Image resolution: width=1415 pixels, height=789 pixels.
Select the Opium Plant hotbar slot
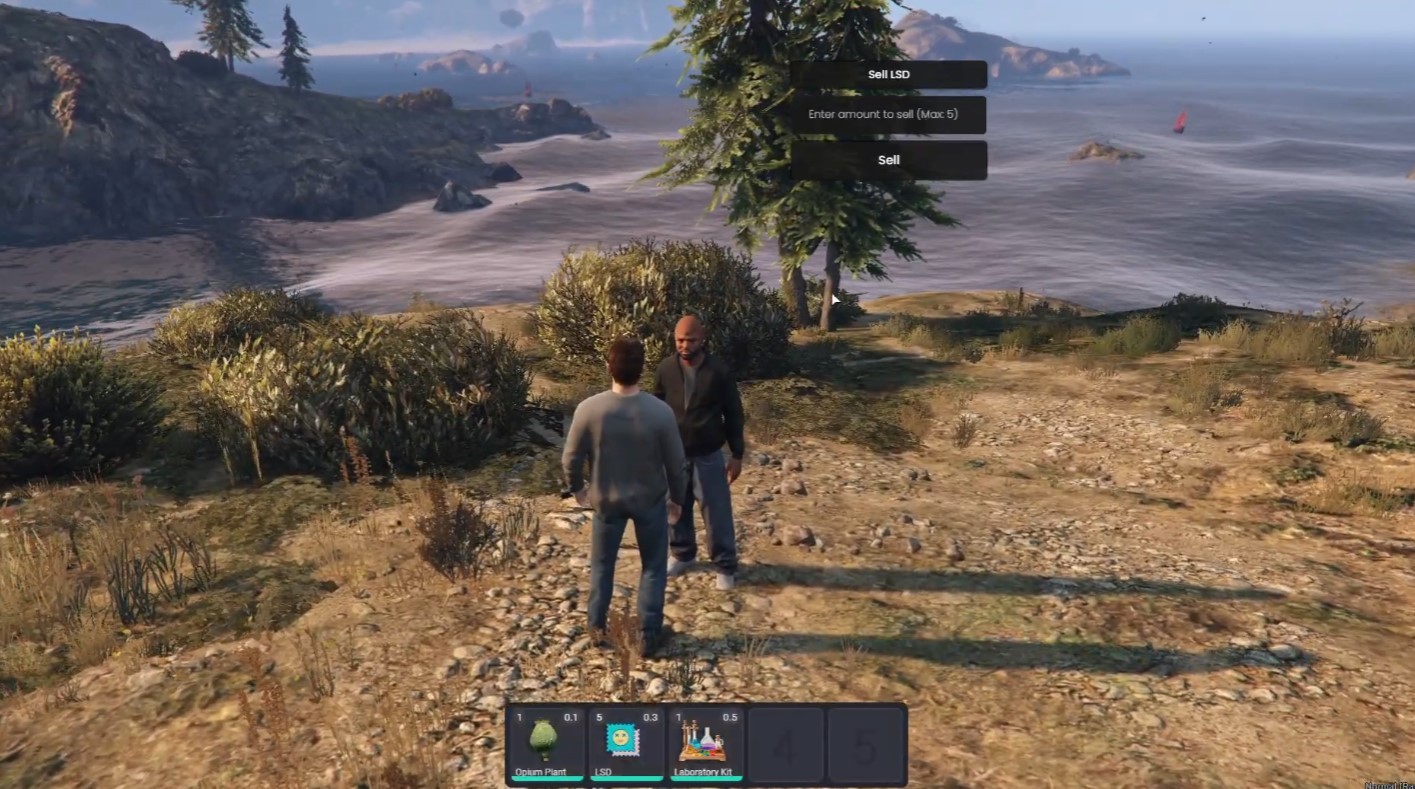pos(547,743)
